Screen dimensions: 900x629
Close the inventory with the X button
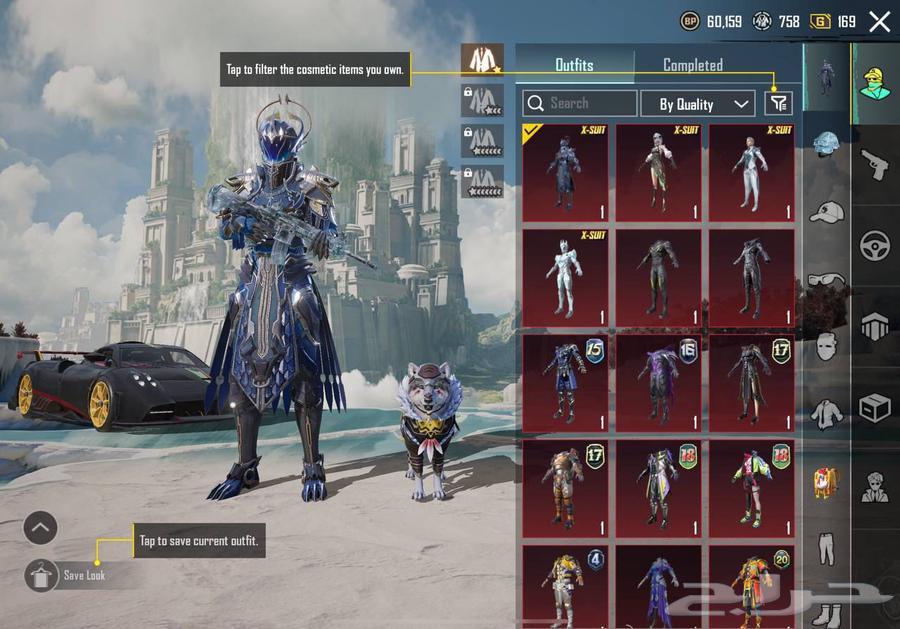[x=879, y=22]
